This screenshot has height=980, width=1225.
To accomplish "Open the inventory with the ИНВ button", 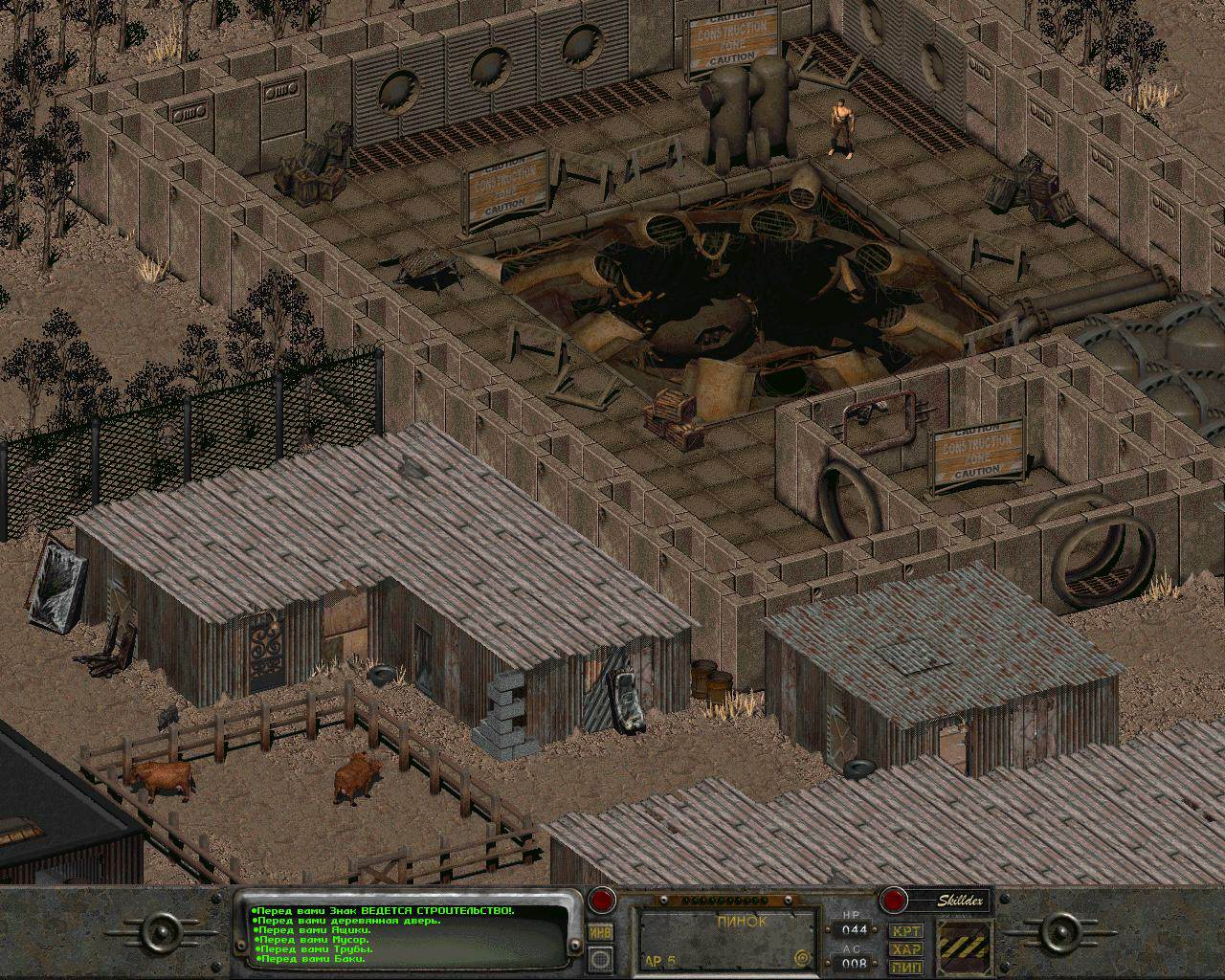I will [600, 933].
